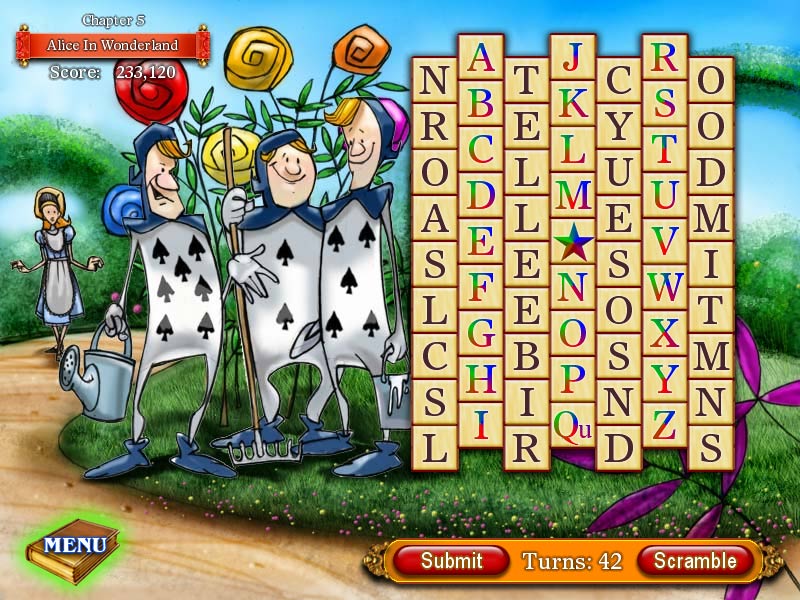
Task: Select the colorful letter K tile
Action: (573, 102)
